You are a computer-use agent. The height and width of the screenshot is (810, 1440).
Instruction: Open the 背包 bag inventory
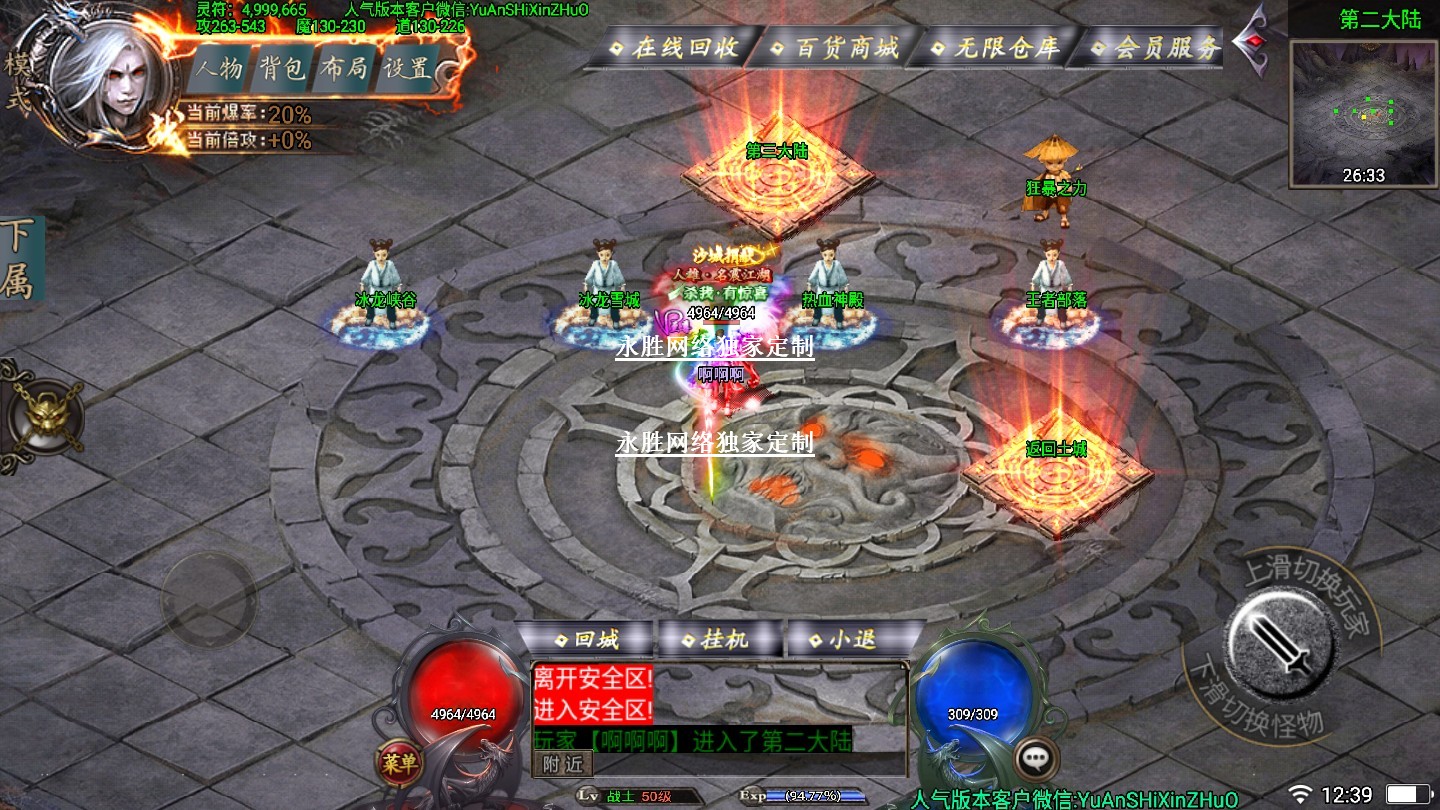tap(282, 69)
